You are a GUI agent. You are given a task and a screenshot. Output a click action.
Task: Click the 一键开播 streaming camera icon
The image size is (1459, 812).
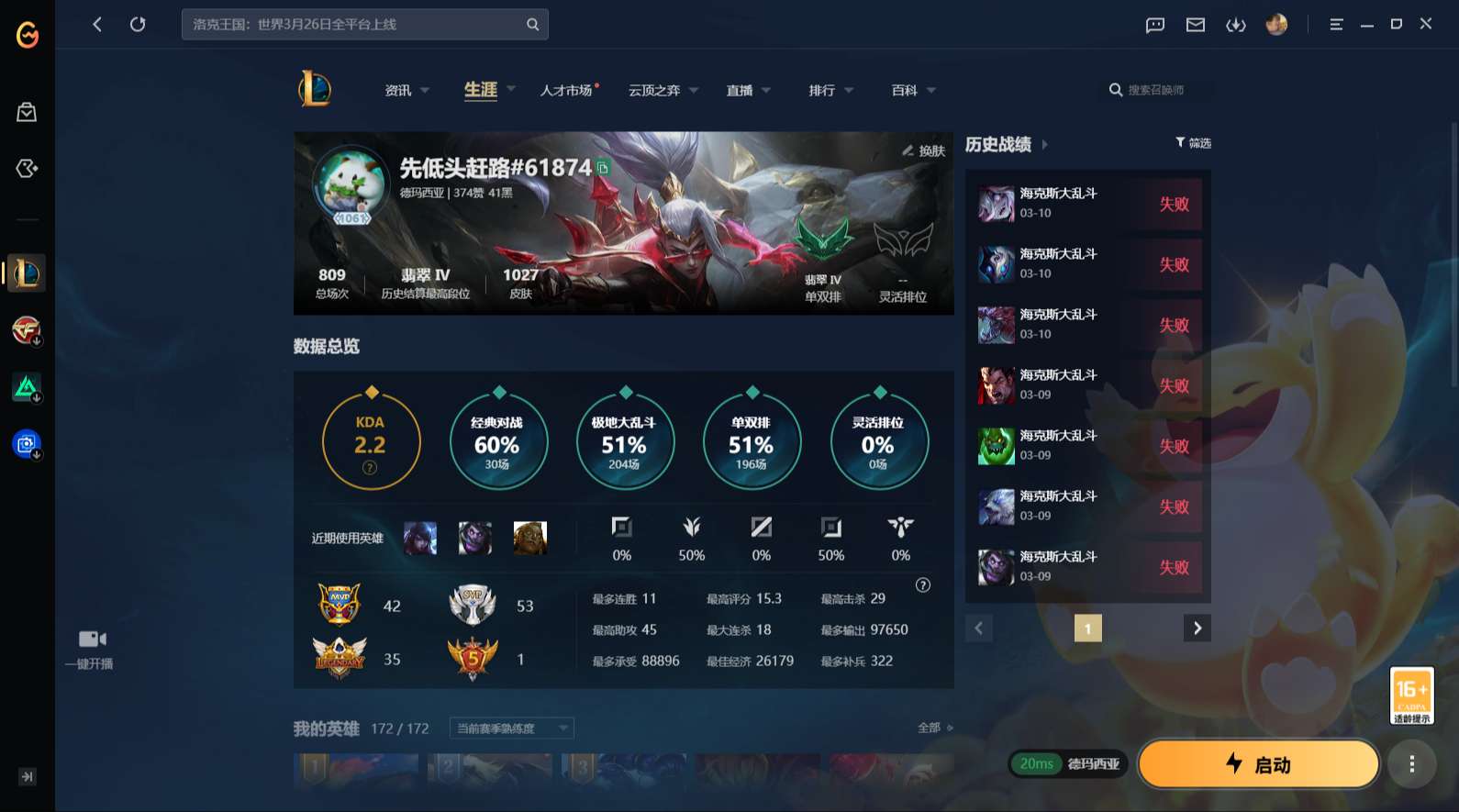pyautogui.click(x=93, y=638)
